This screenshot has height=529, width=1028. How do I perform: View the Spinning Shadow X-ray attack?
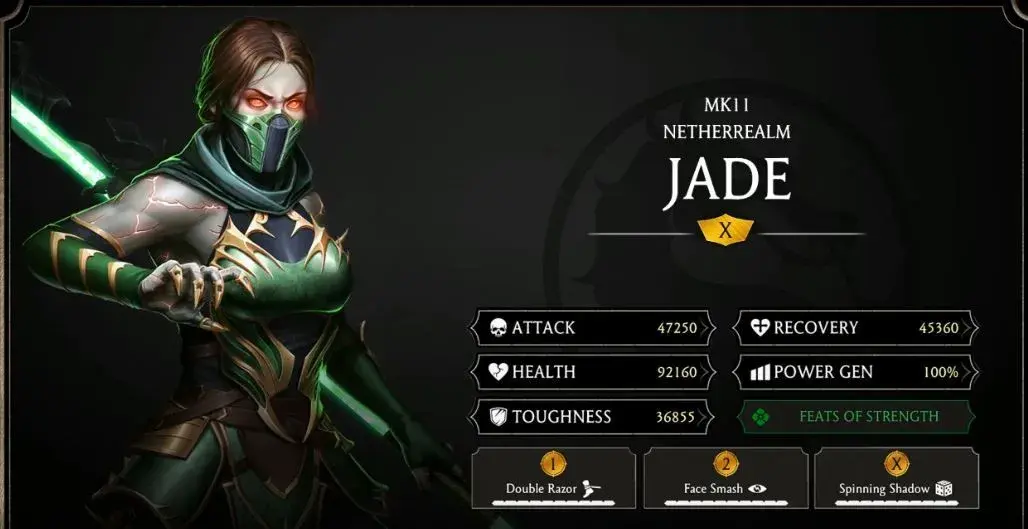[897, 478]
